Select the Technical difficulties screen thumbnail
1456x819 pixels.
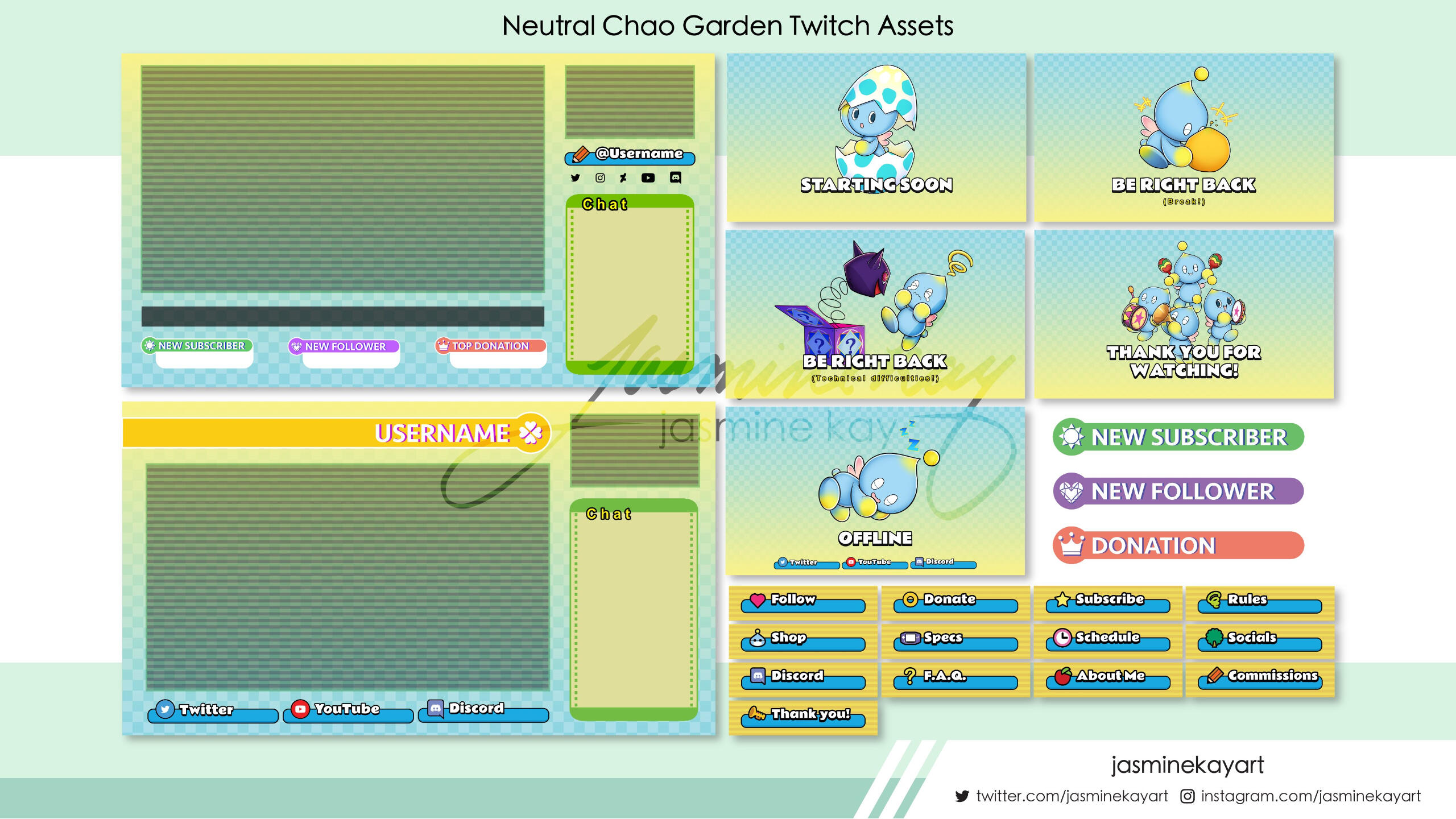(875, 315)
